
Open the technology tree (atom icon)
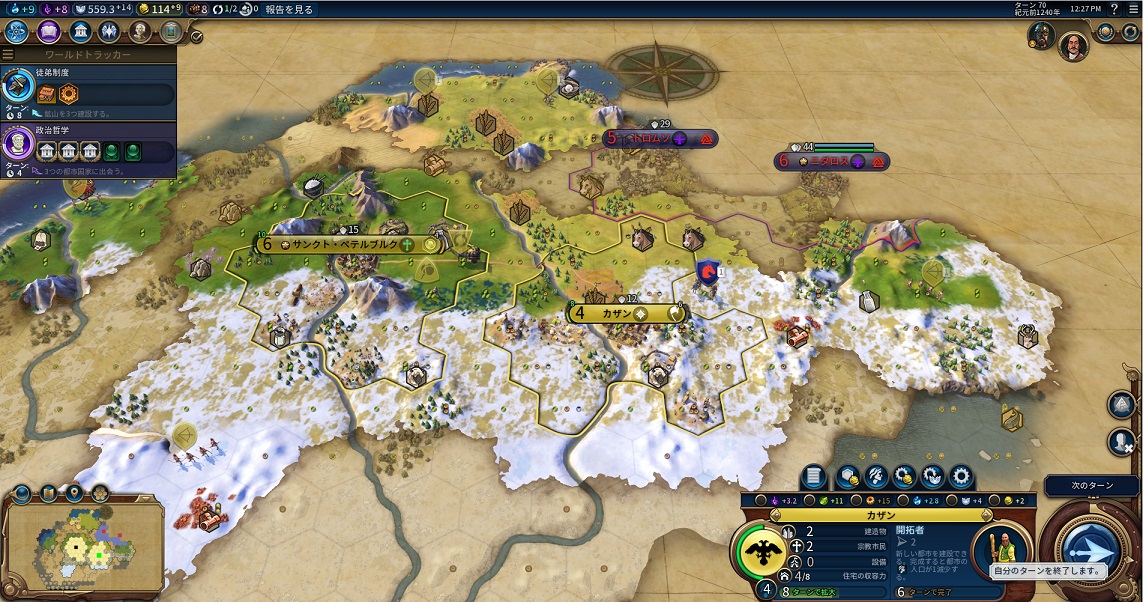17,31
